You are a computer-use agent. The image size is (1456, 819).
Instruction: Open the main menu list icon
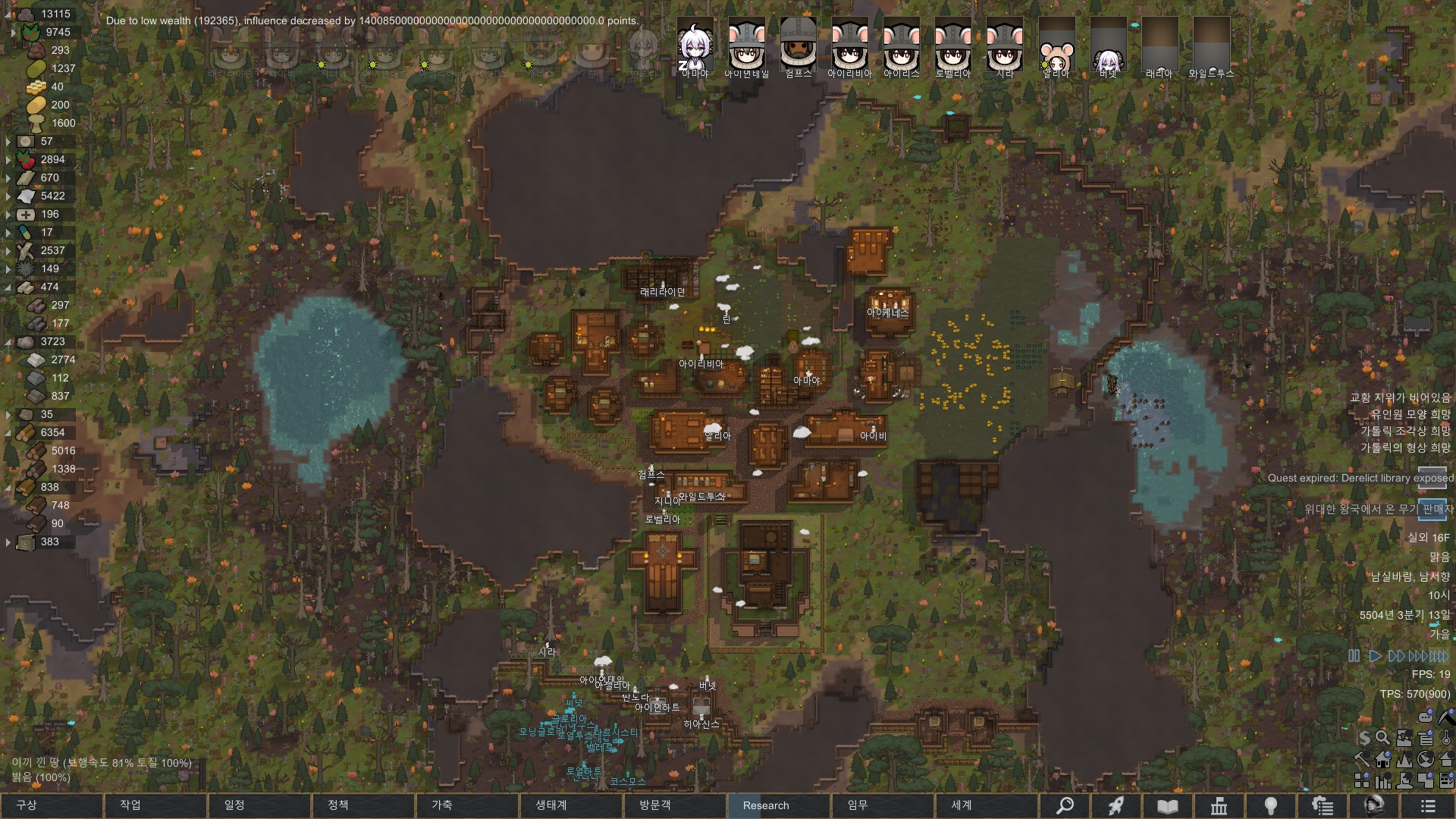click(x=1428, y=805)
